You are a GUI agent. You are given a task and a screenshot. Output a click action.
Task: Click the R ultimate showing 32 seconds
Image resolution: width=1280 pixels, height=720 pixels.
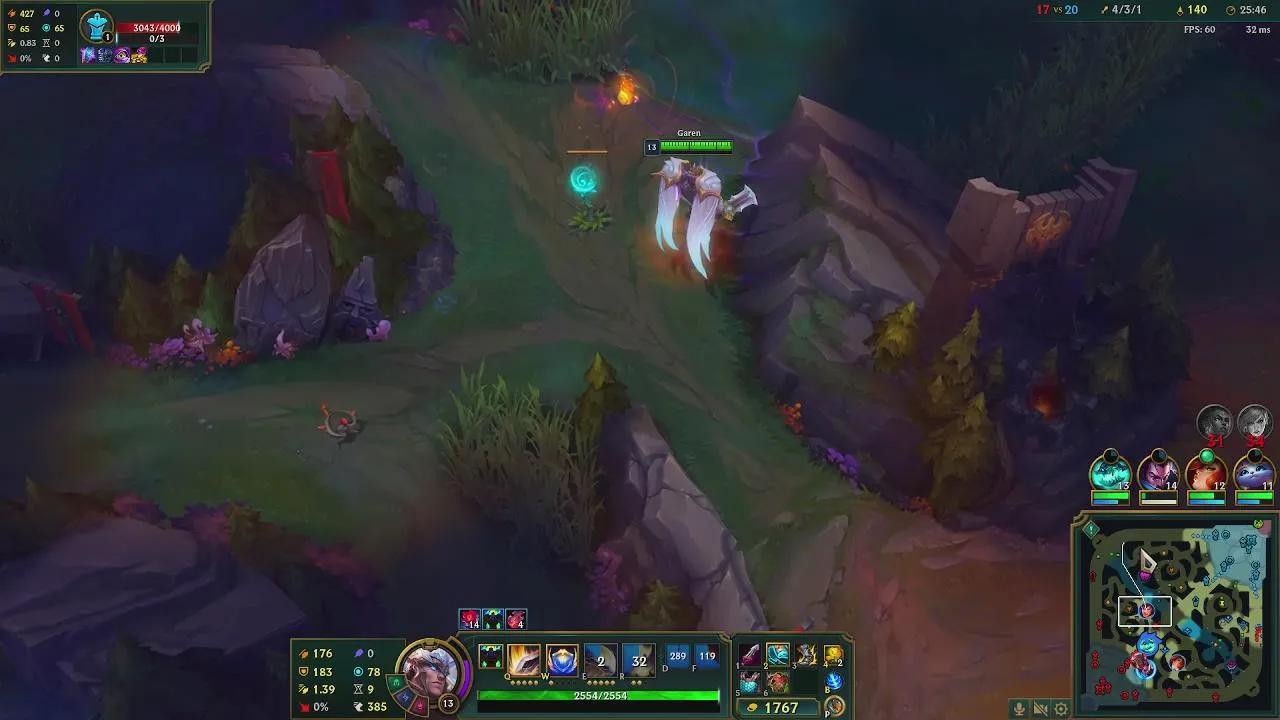(x=637, y=660)
